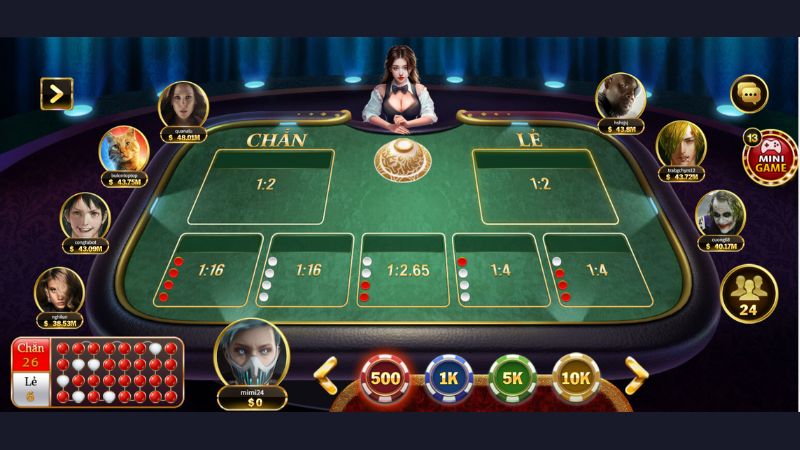This screenshot has width=800, height=450.
Task: Select the gold 10K chip
Action: point(576,377)
